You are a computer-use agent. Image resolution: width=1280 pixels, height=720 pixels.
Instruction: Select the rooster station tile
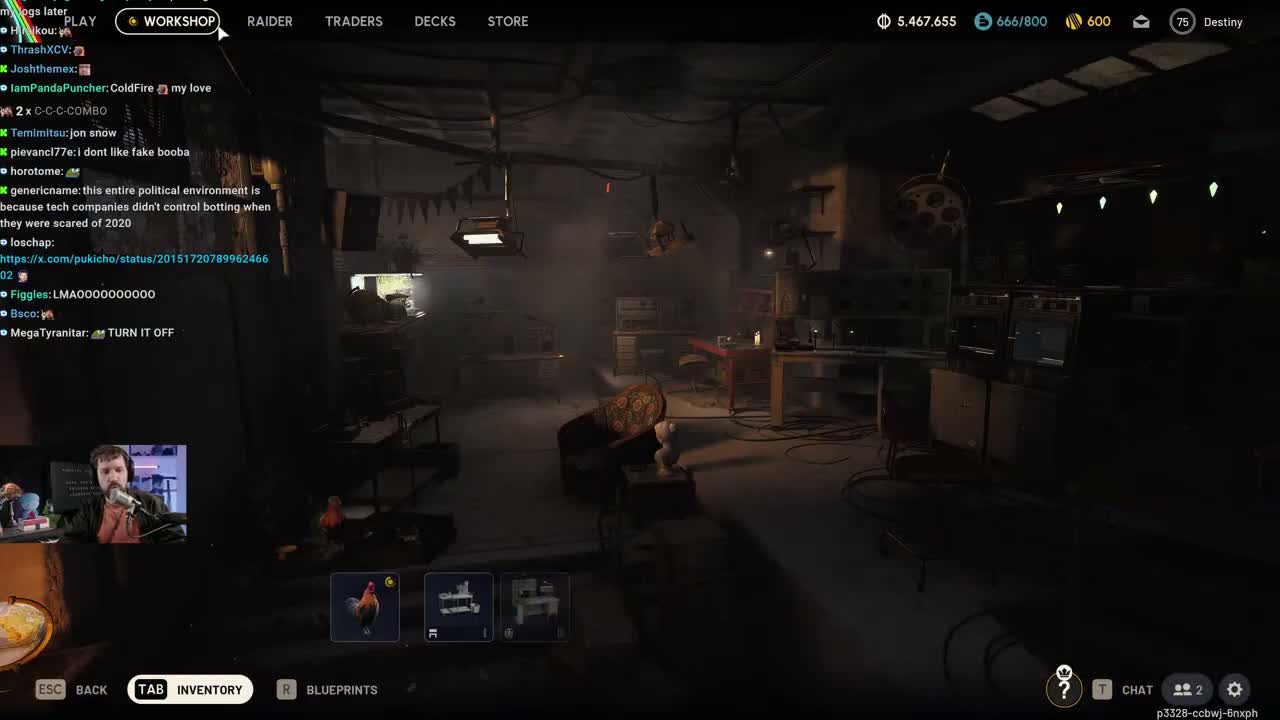point(365,606)
